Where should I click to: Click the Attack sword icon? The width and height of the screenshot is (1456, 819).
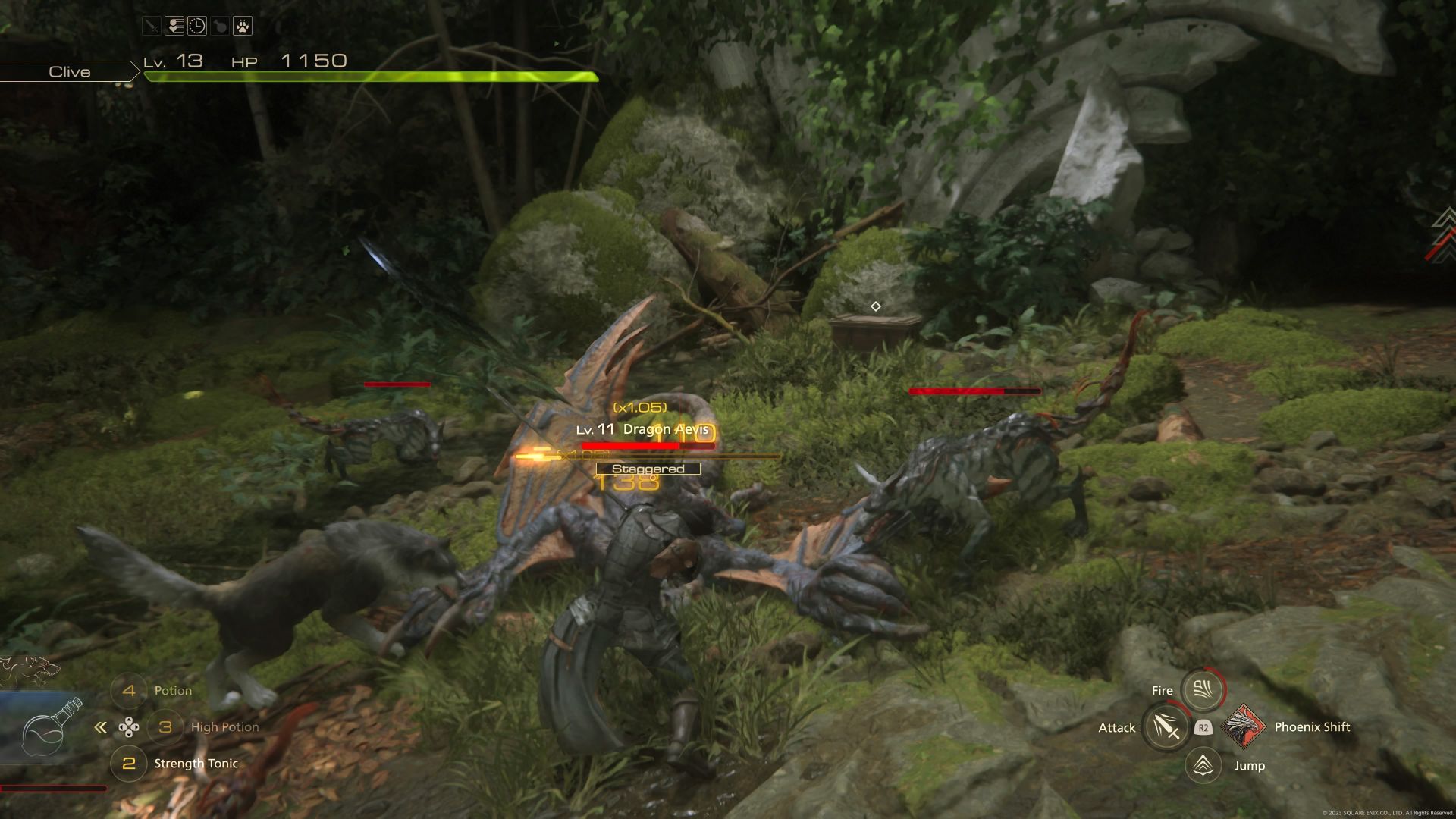[x=1166, y=727]
